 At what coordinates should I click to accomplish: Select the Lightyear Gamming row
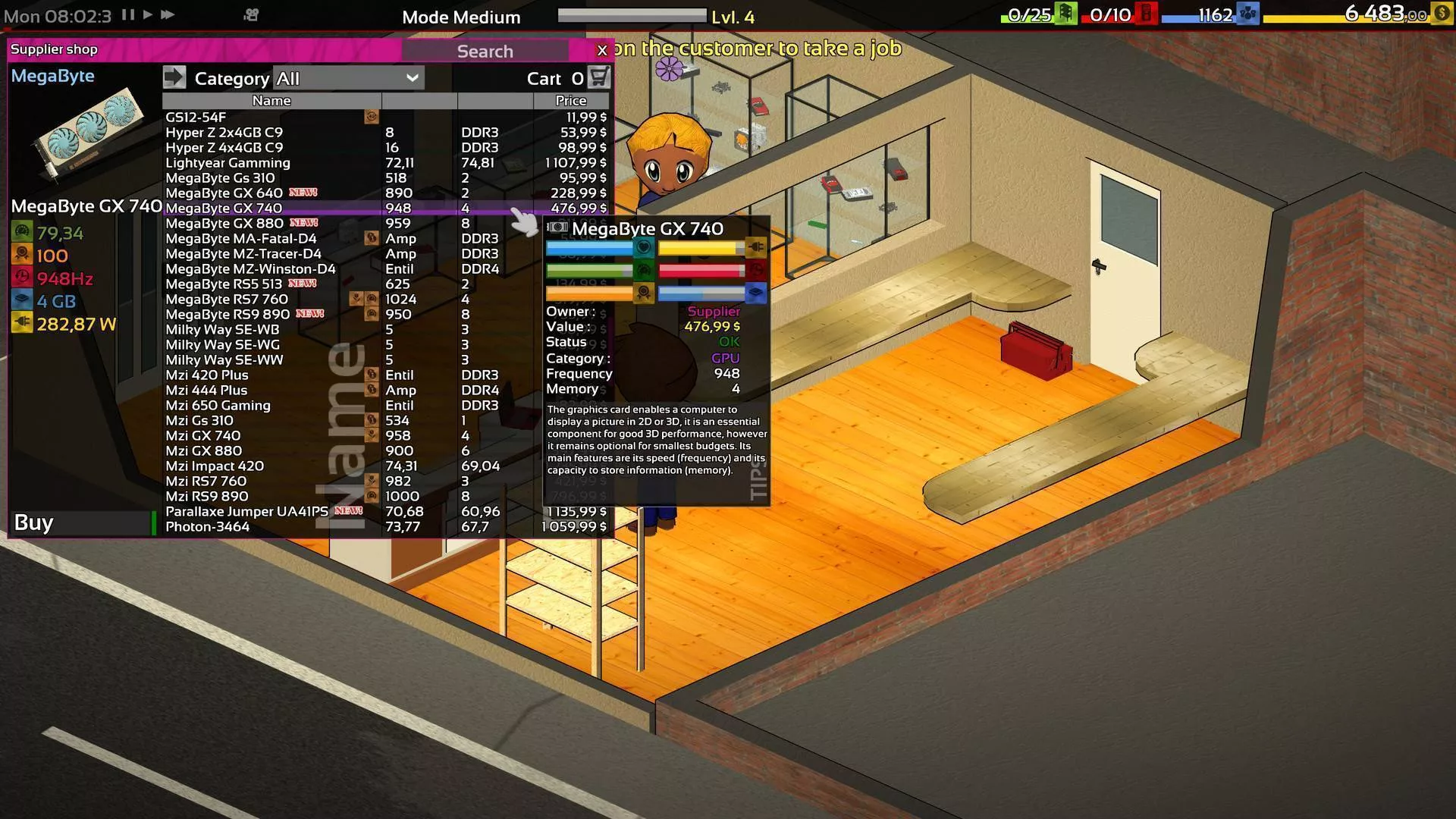click(x=227, y=163)
